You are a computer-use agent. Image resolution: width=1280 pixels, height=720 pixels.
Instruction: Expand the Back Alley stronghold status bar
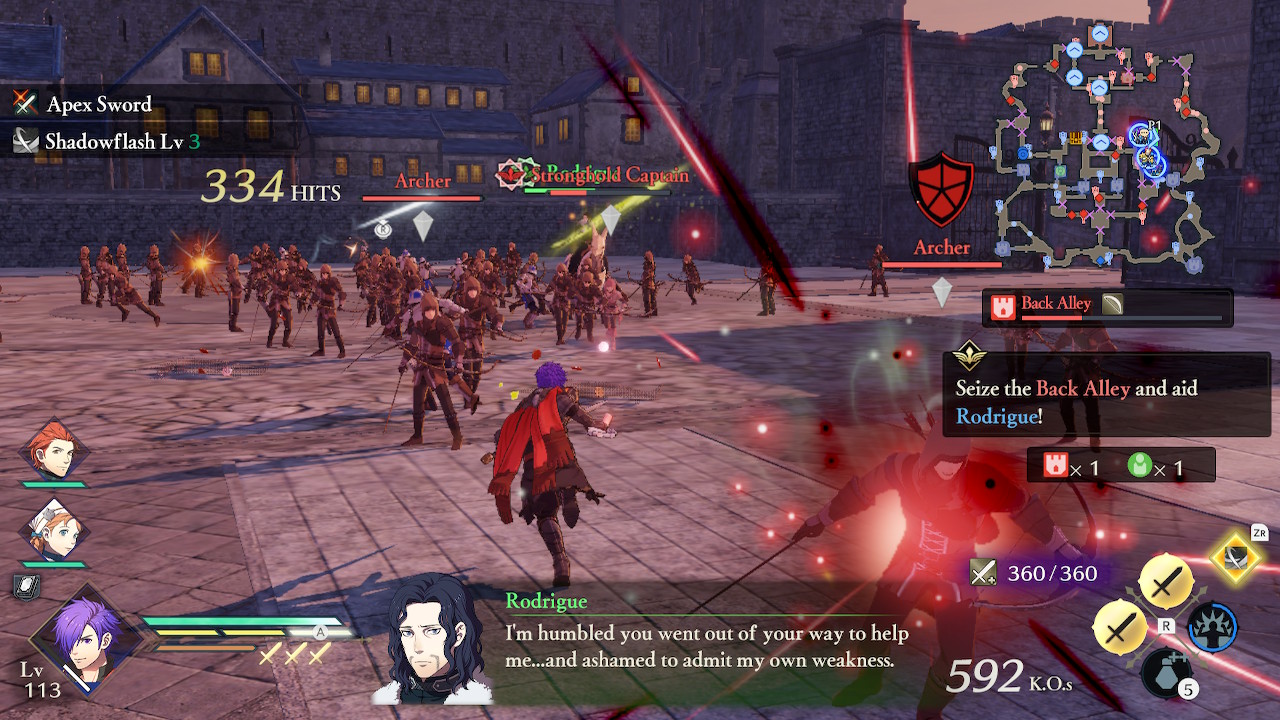1105,307
